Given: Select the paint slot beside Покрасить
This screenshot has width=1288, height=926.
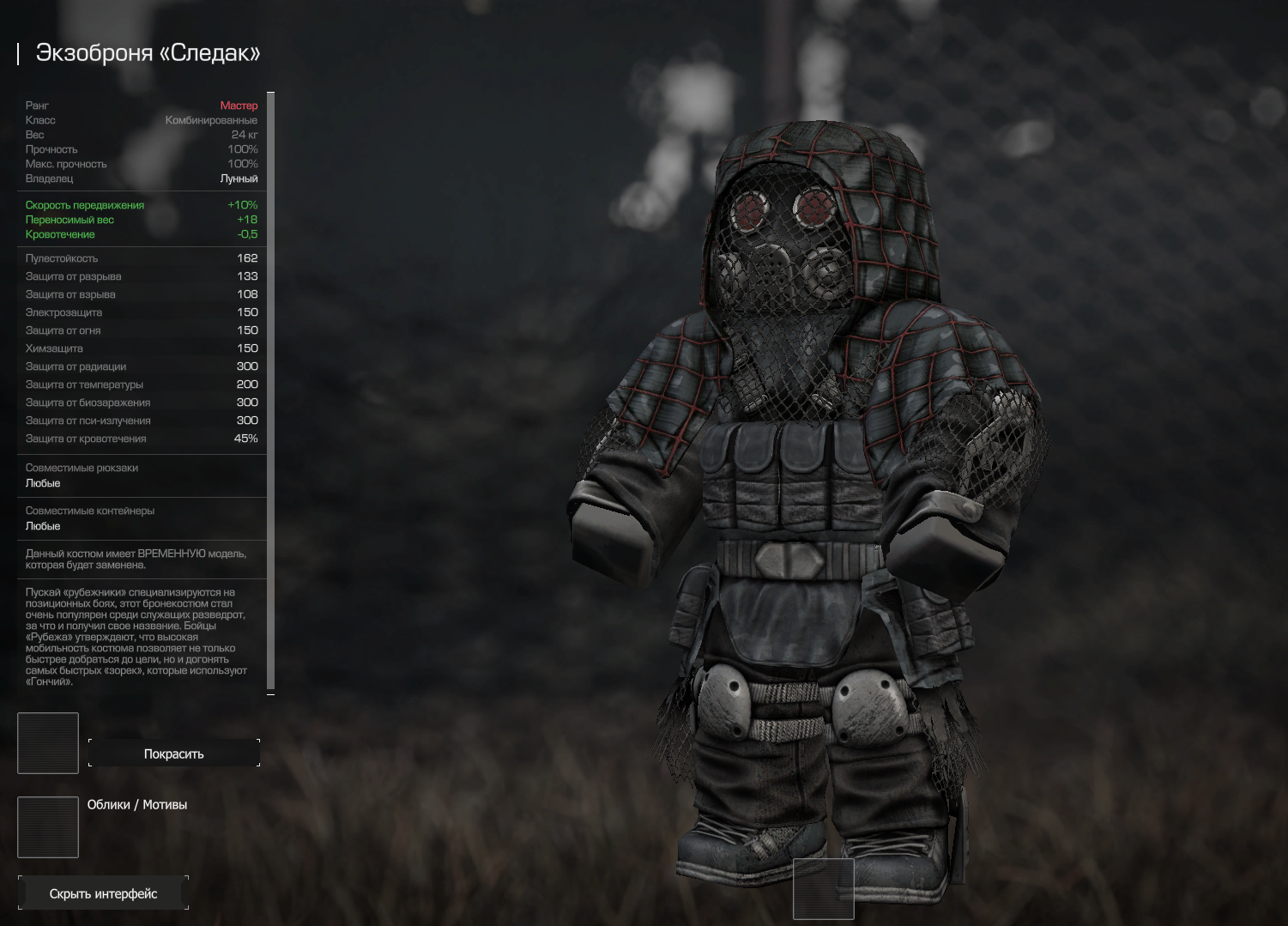Looking at the screenshot, I should click(48, 743).
